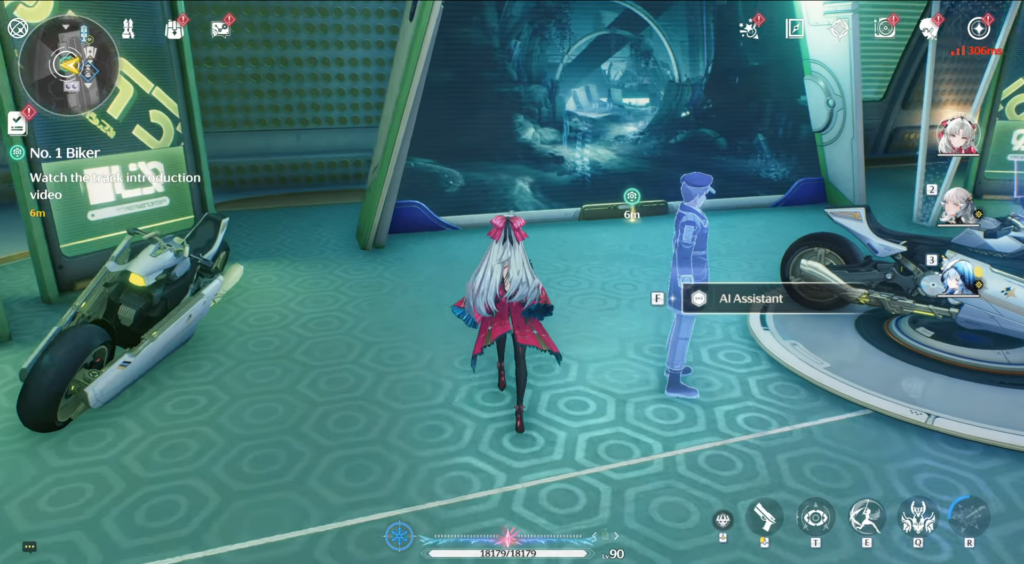Open the four-point star circle menu
1024x564 pixels.
point(978,28)
